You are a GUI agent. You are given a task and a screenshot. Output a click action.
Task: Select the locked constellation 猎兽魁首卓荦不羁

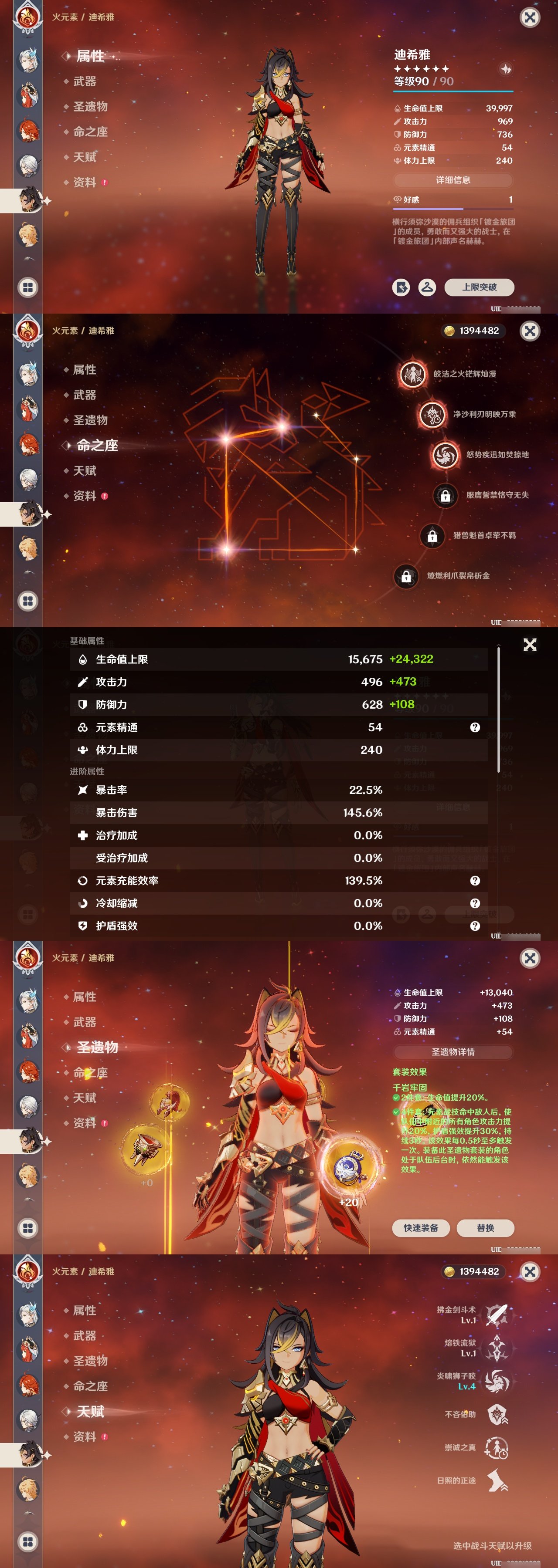click(x=434, y=537)
